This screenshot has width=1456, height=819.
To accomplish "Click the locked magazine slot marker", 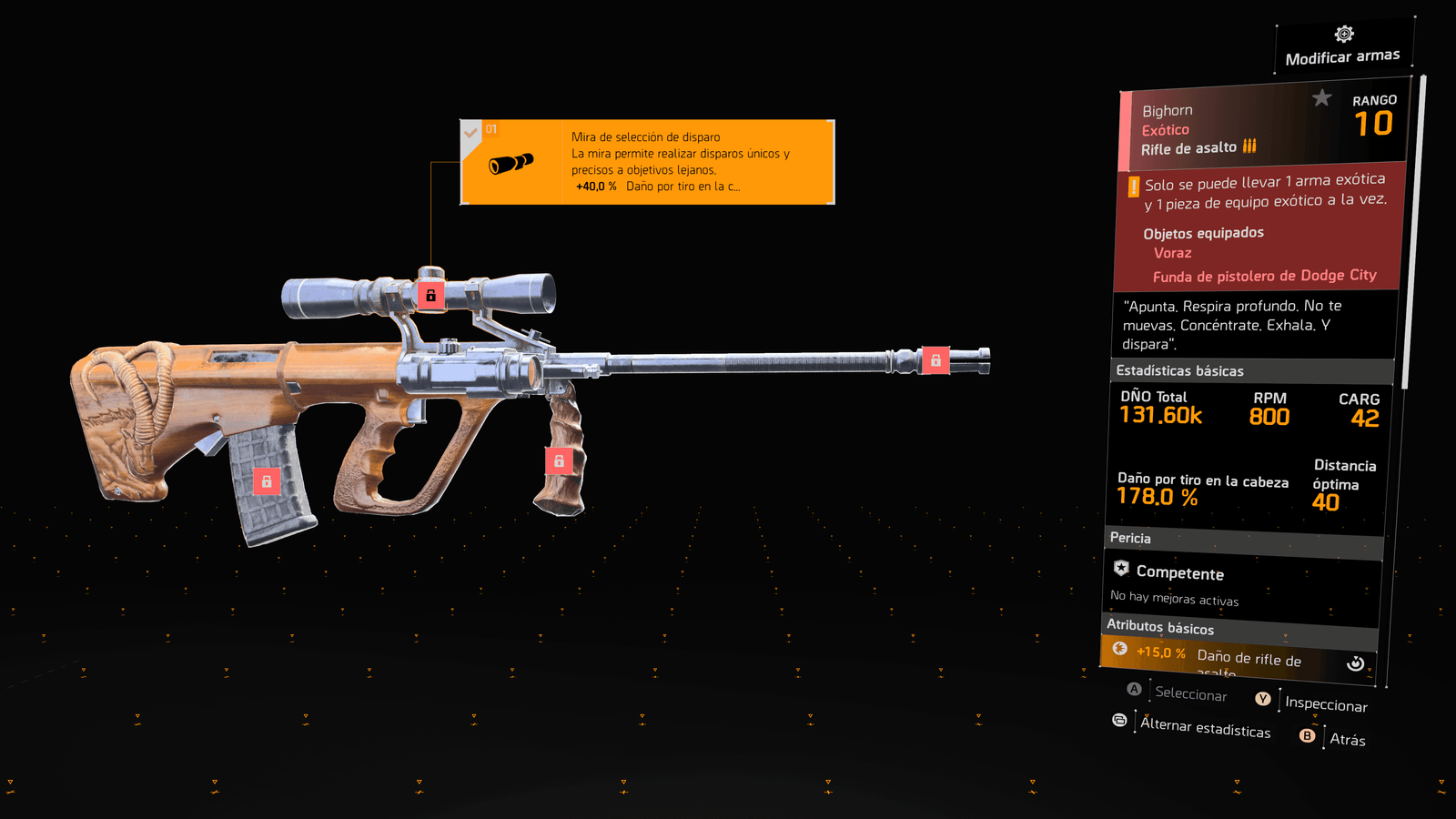I will [267, 481].
